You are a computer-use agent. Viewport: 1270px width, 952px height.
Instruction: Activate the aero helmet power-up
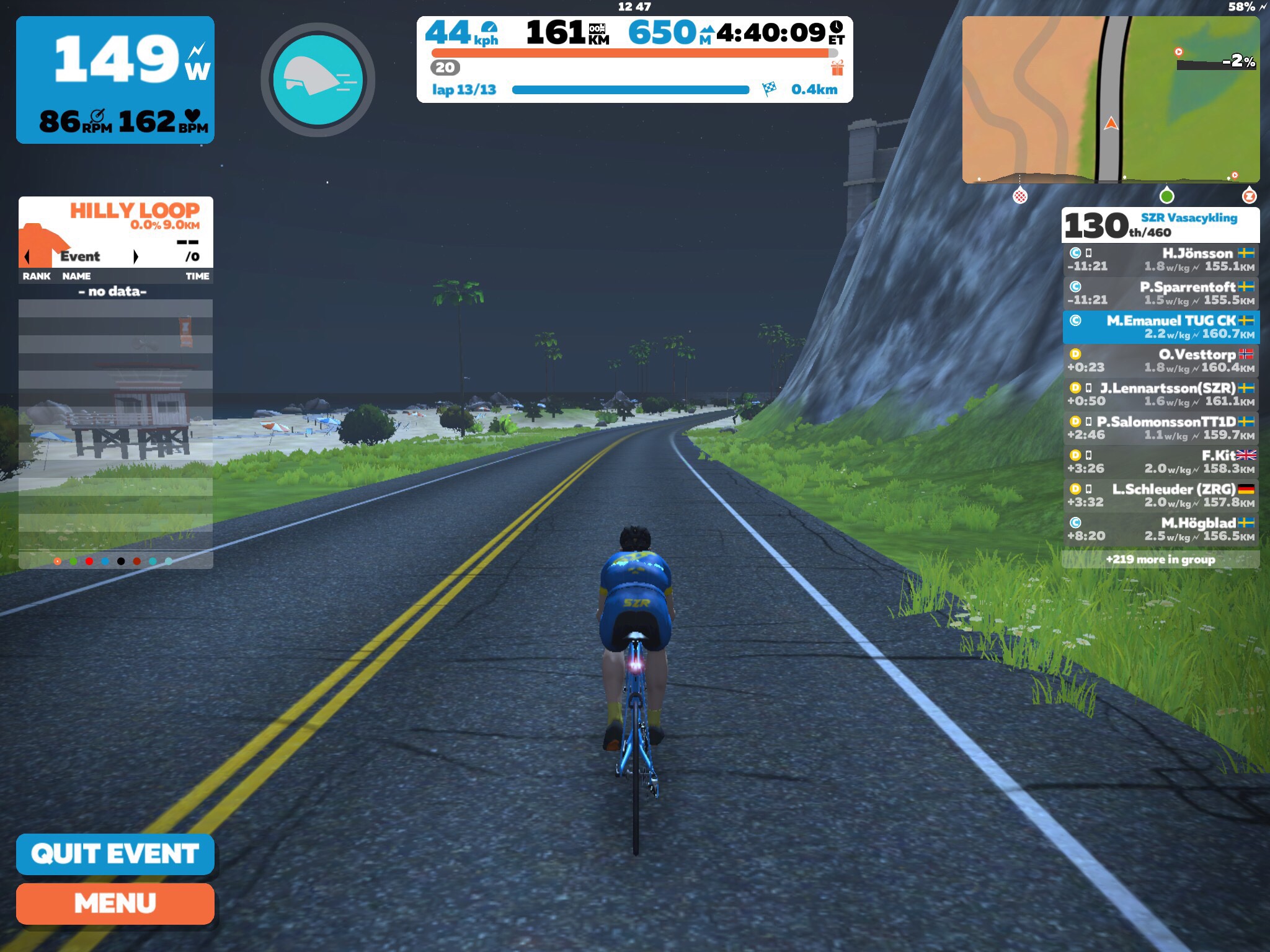pyautogui.click(x=317, y=80)
